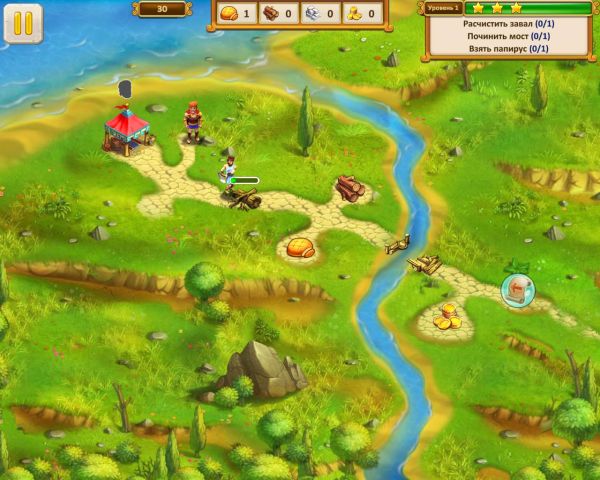Select the papyrus scroll bubble marker
The height and width of the screenshot is (480, 600).
518,289
